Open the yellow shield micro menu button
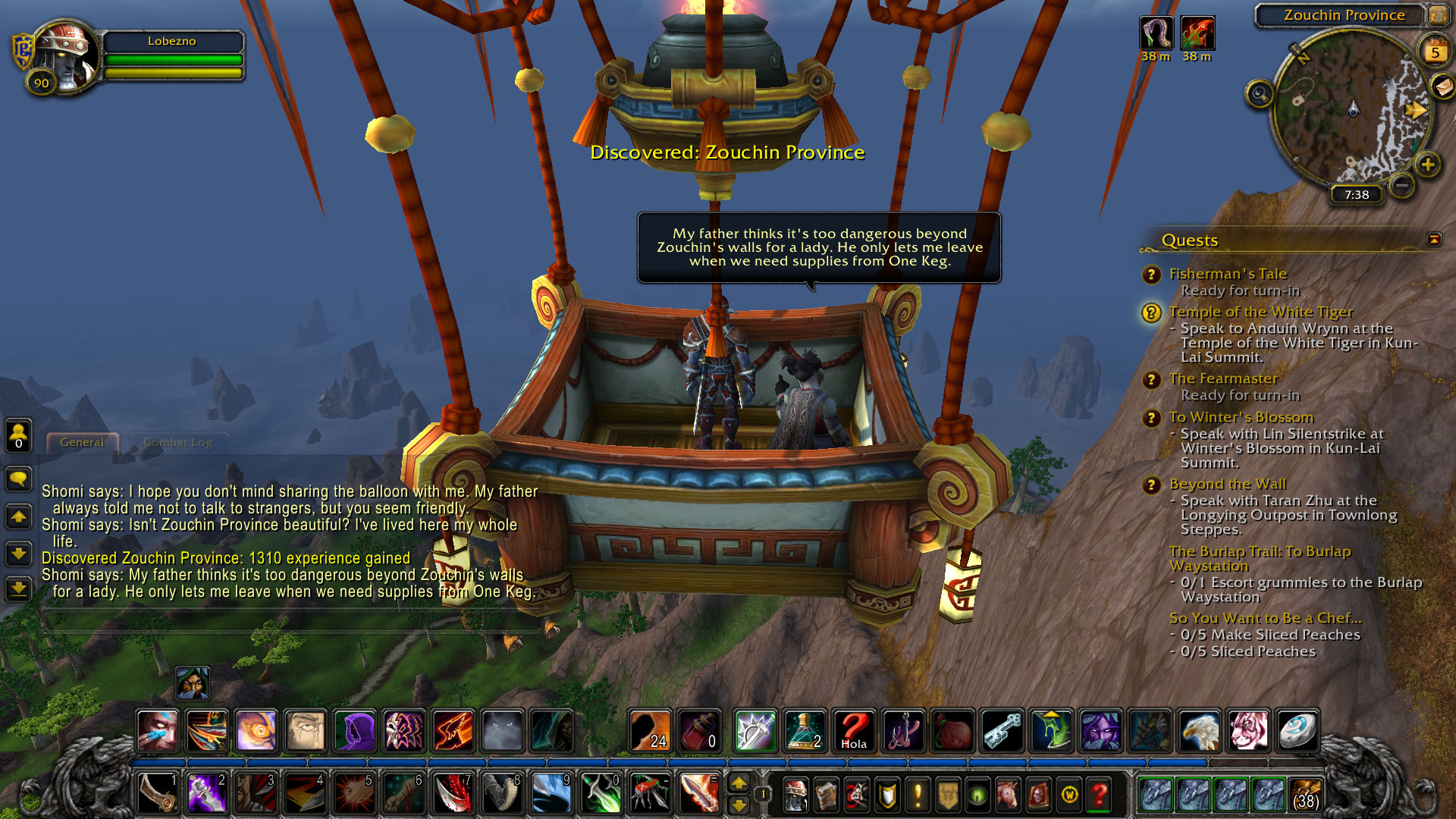The width and height of the screenshot is (1456, 819). tap(887, 795)
